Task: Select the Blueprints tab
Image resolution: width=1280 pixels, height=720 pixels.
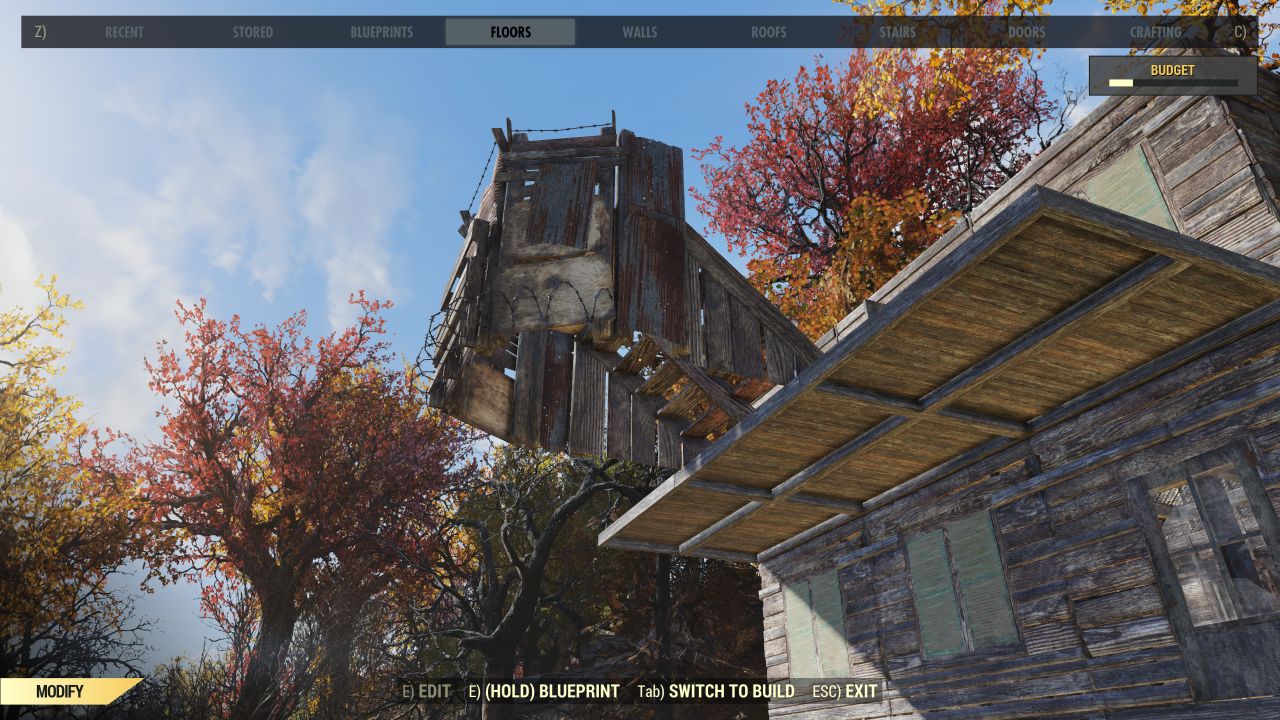Action: 381,32
